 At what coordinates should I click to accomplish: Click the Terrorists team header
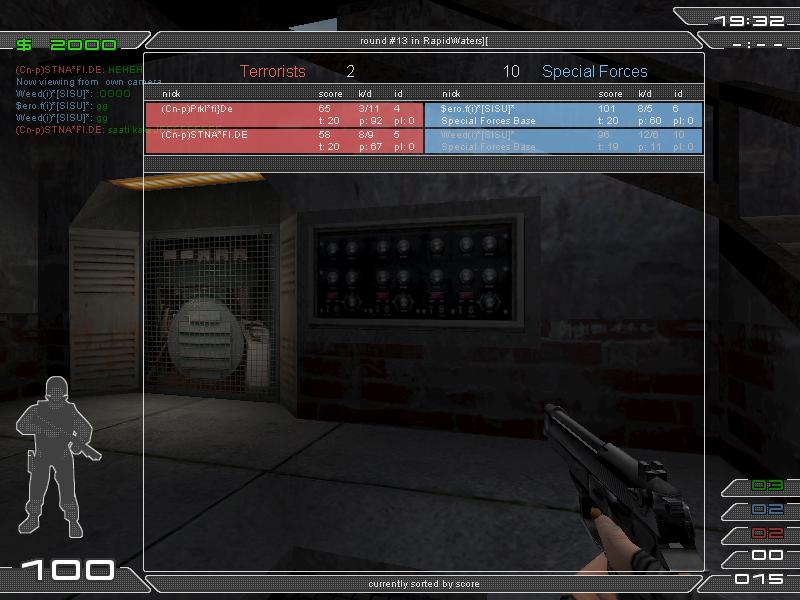click(x=273, y=72)
